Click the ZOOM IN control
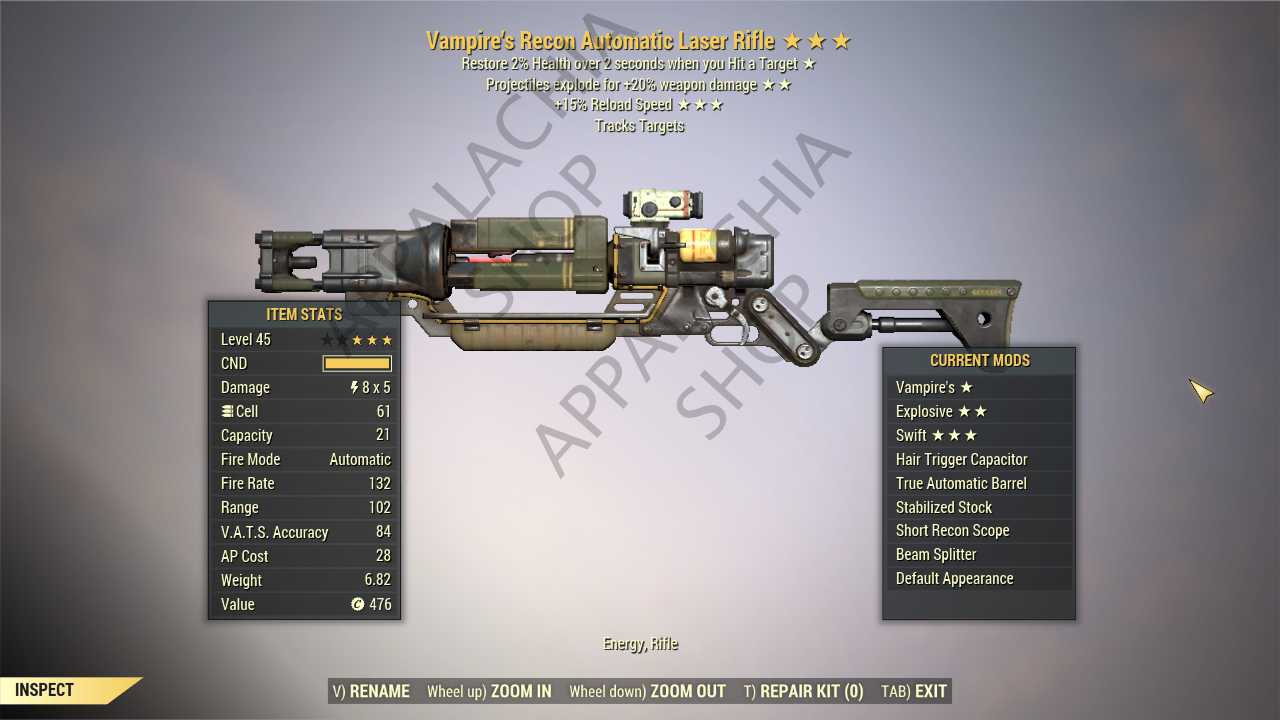 [x=489, y=691]
